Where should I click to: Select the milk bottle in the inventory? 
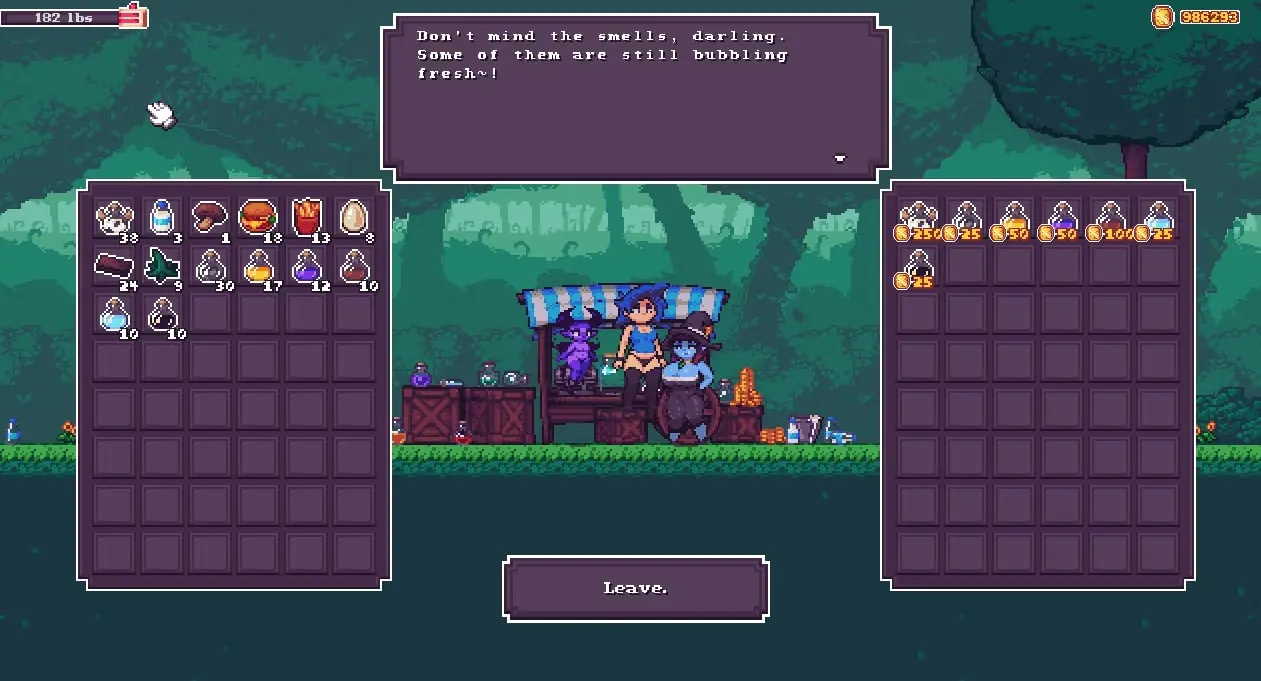tap(162, 217)
